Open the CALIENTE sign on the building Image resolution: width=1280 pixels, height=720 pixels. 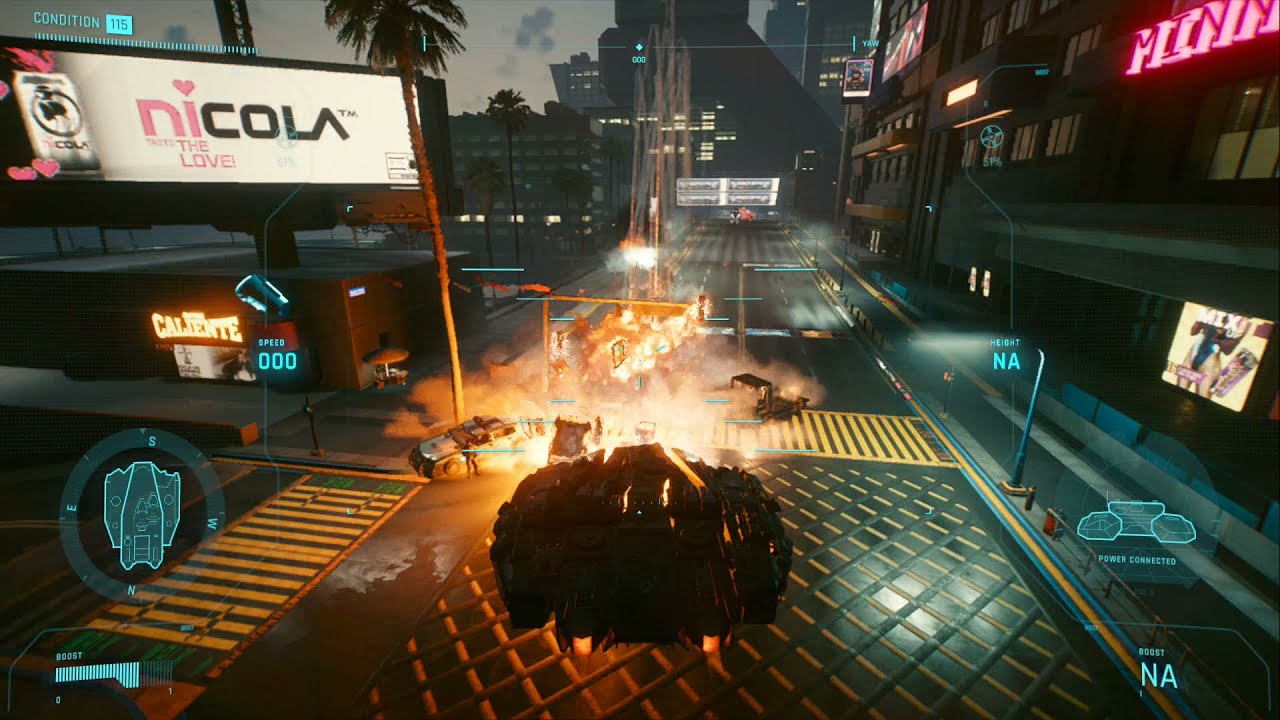tap(196, 326)
